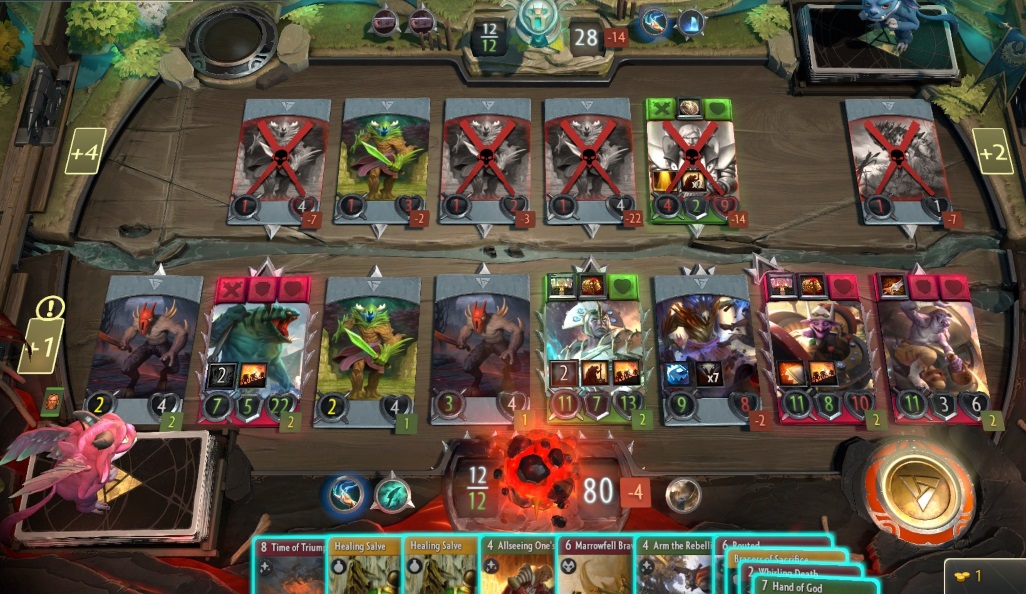Target the enemy hero with green border
This screenshot has width=1026, height=594.
pyautogui.click(x=690, y=160)
